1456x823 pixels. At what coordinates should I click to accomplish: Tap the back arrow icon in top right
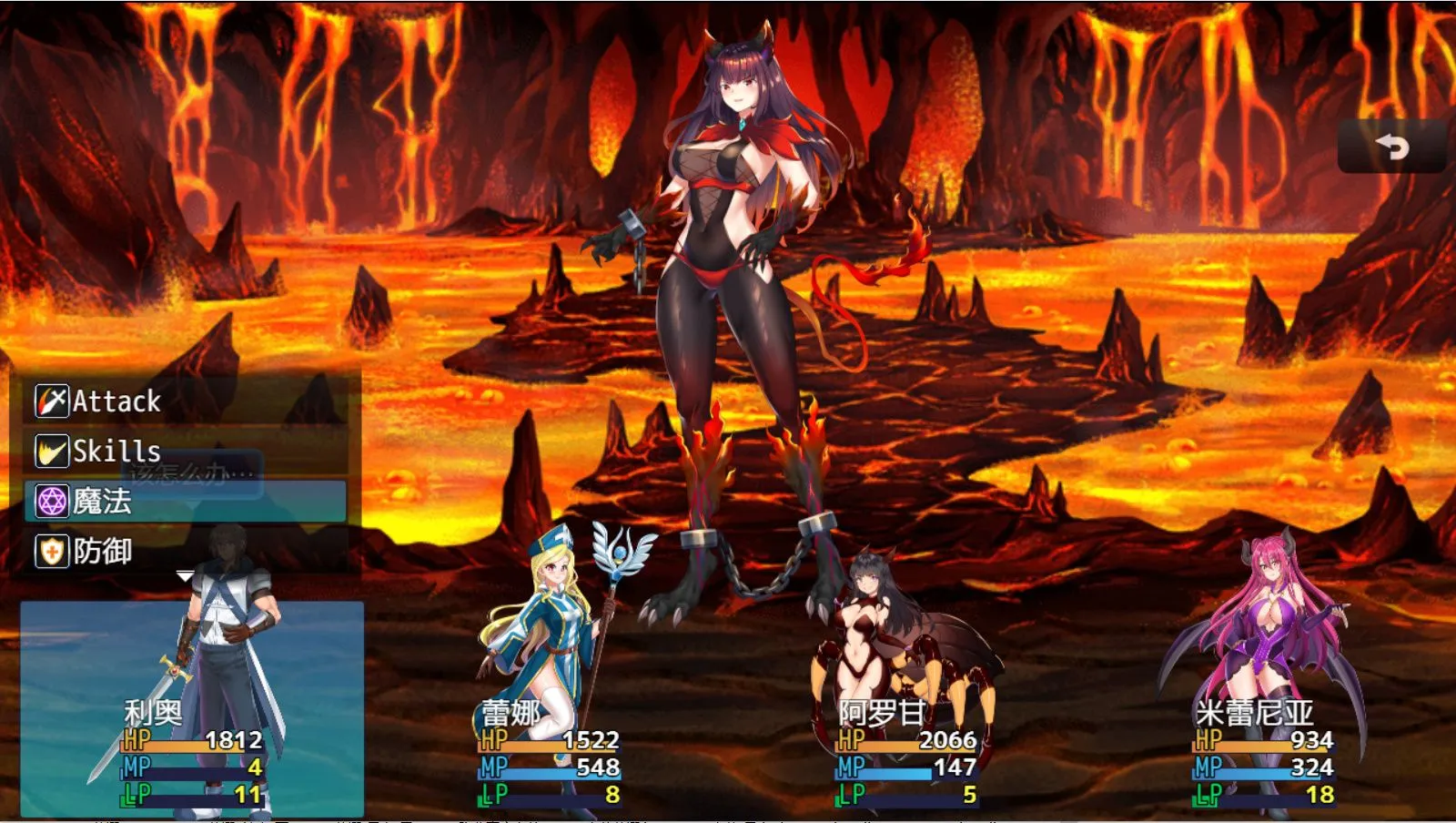click(1391, 145)
